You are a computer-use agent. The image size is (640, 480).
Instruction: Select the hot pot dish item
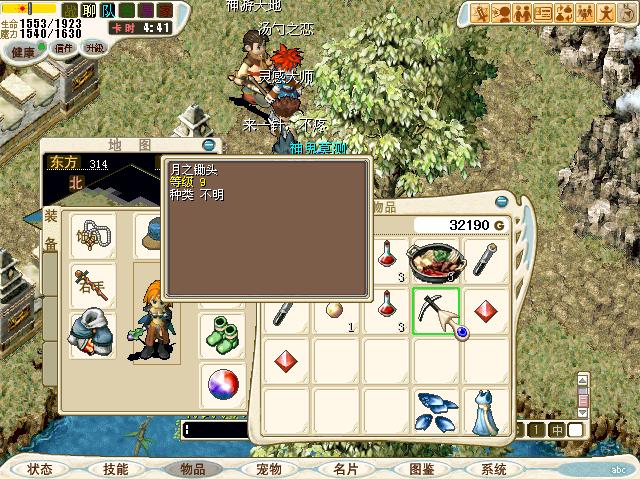coord(436,261)
